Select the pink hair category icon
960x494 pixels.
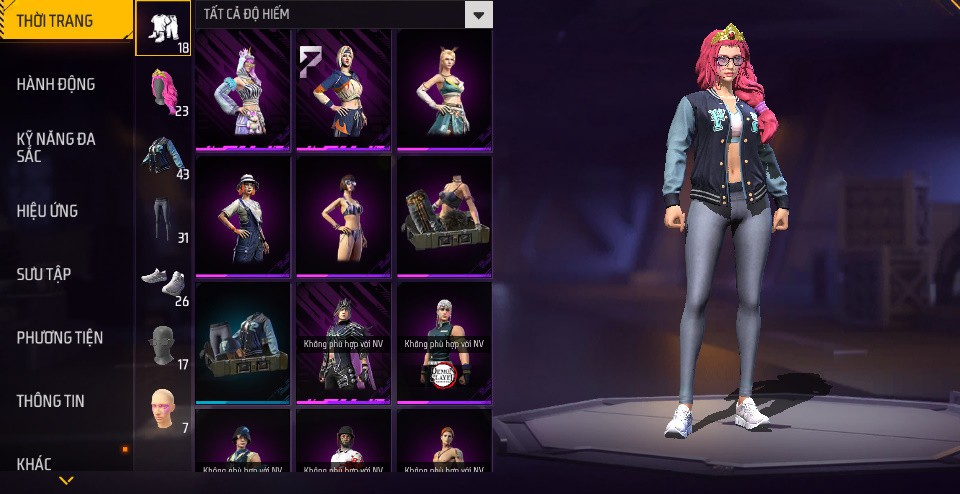(x=163, y=91)
